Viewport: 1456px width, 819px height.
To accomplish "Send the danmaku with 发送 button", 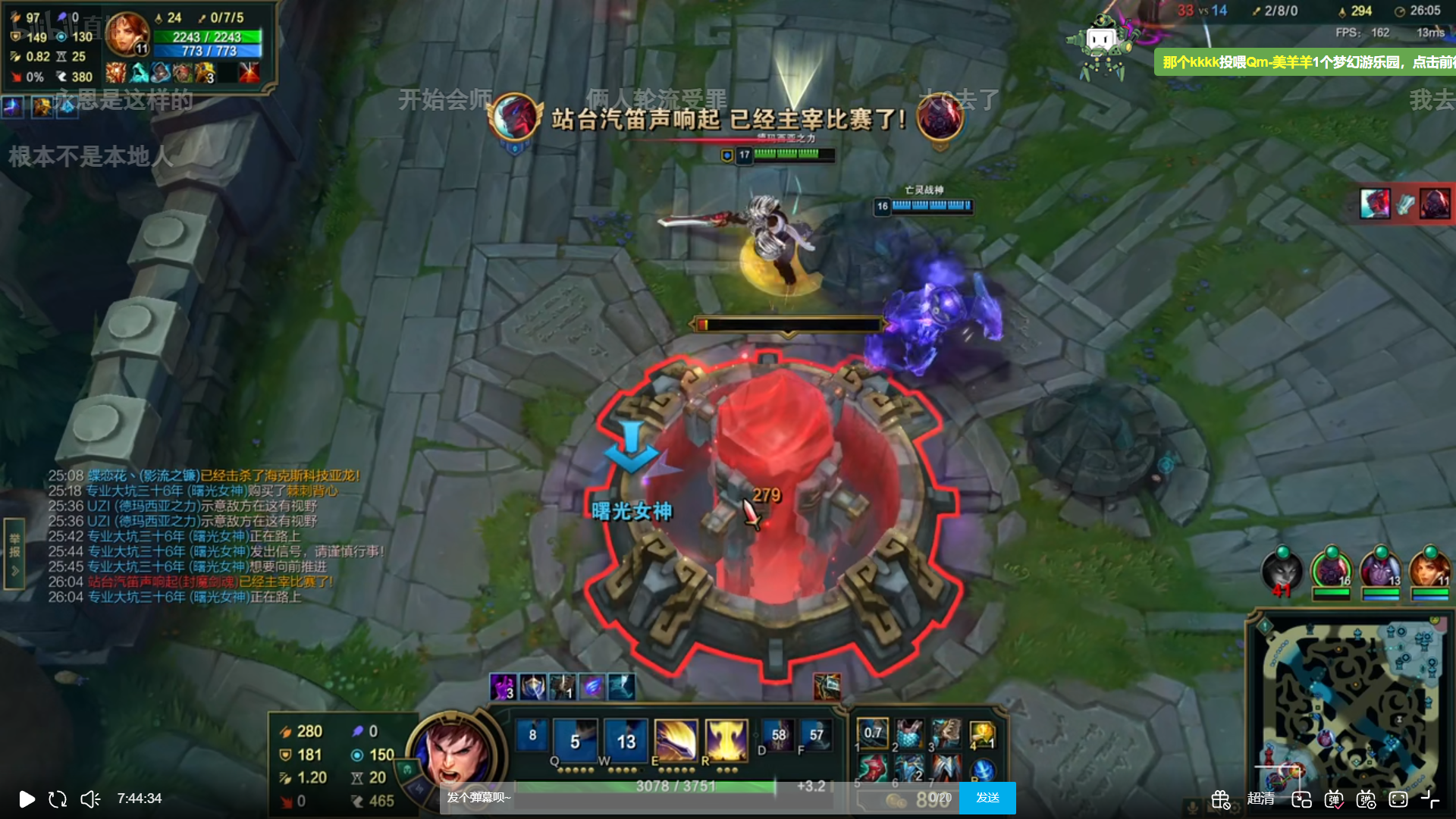I will coord(987,798).
